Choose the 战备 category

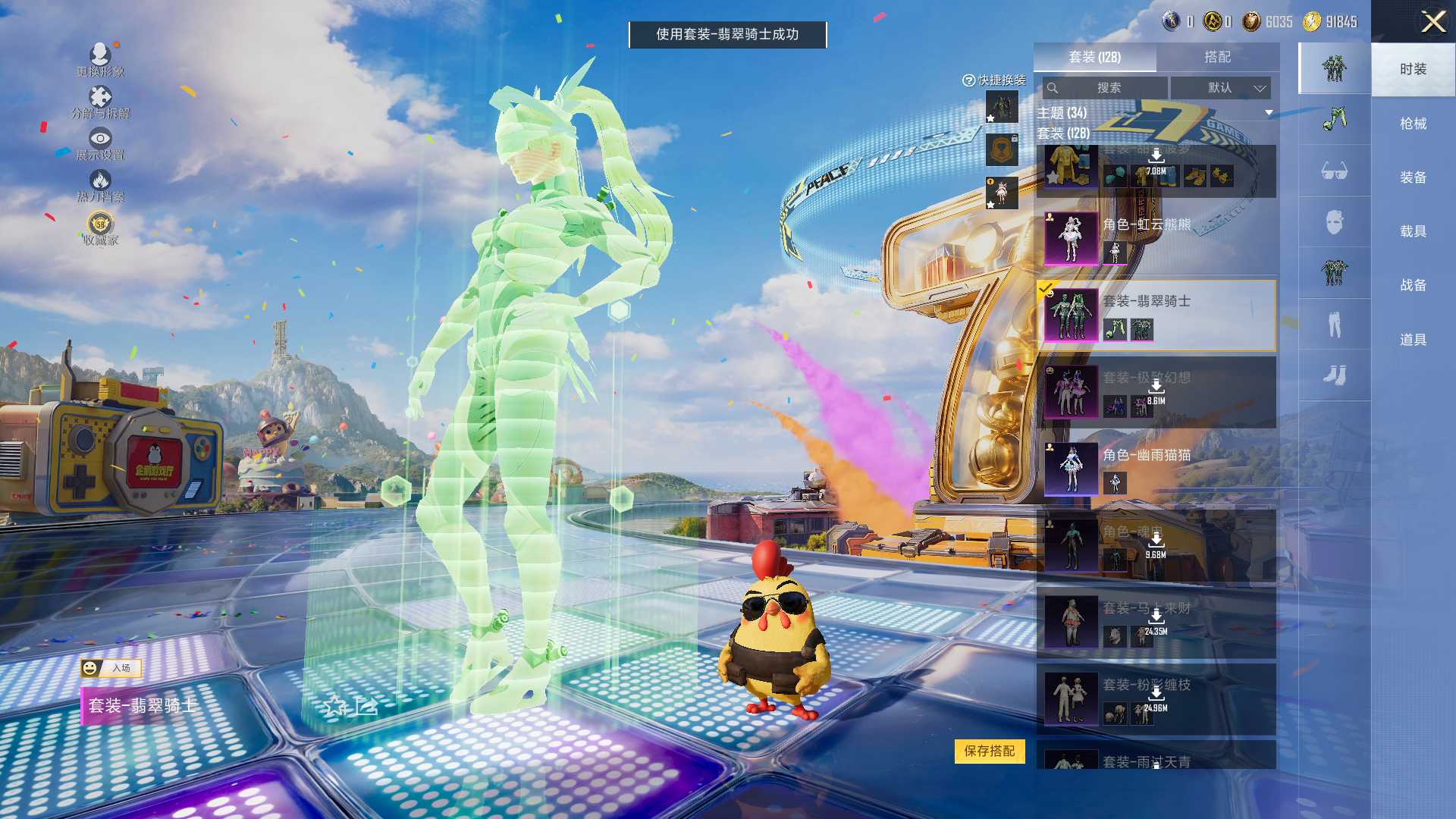pos(1413,285)
